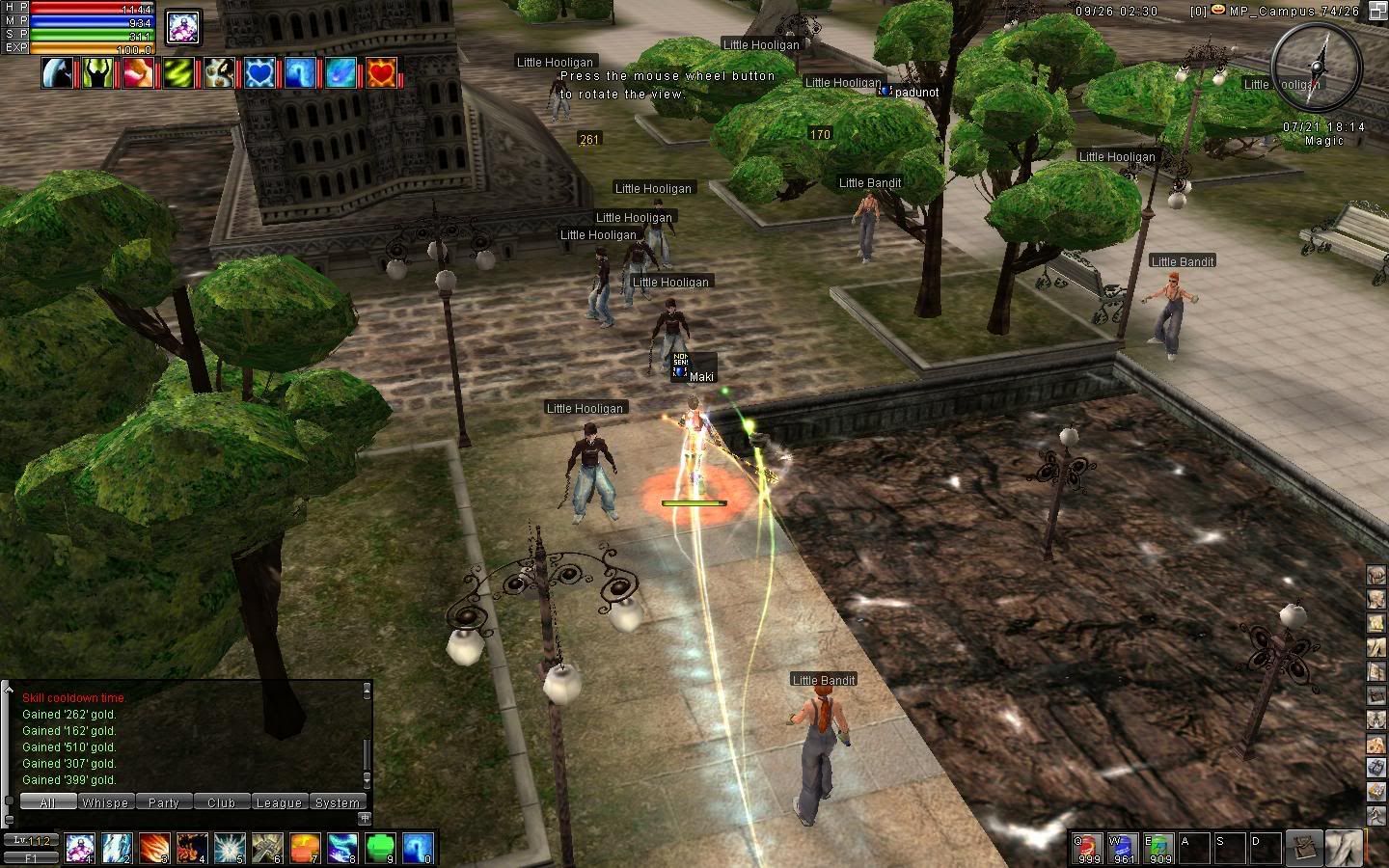Use the green potion in slot E

coord(1159,849)
